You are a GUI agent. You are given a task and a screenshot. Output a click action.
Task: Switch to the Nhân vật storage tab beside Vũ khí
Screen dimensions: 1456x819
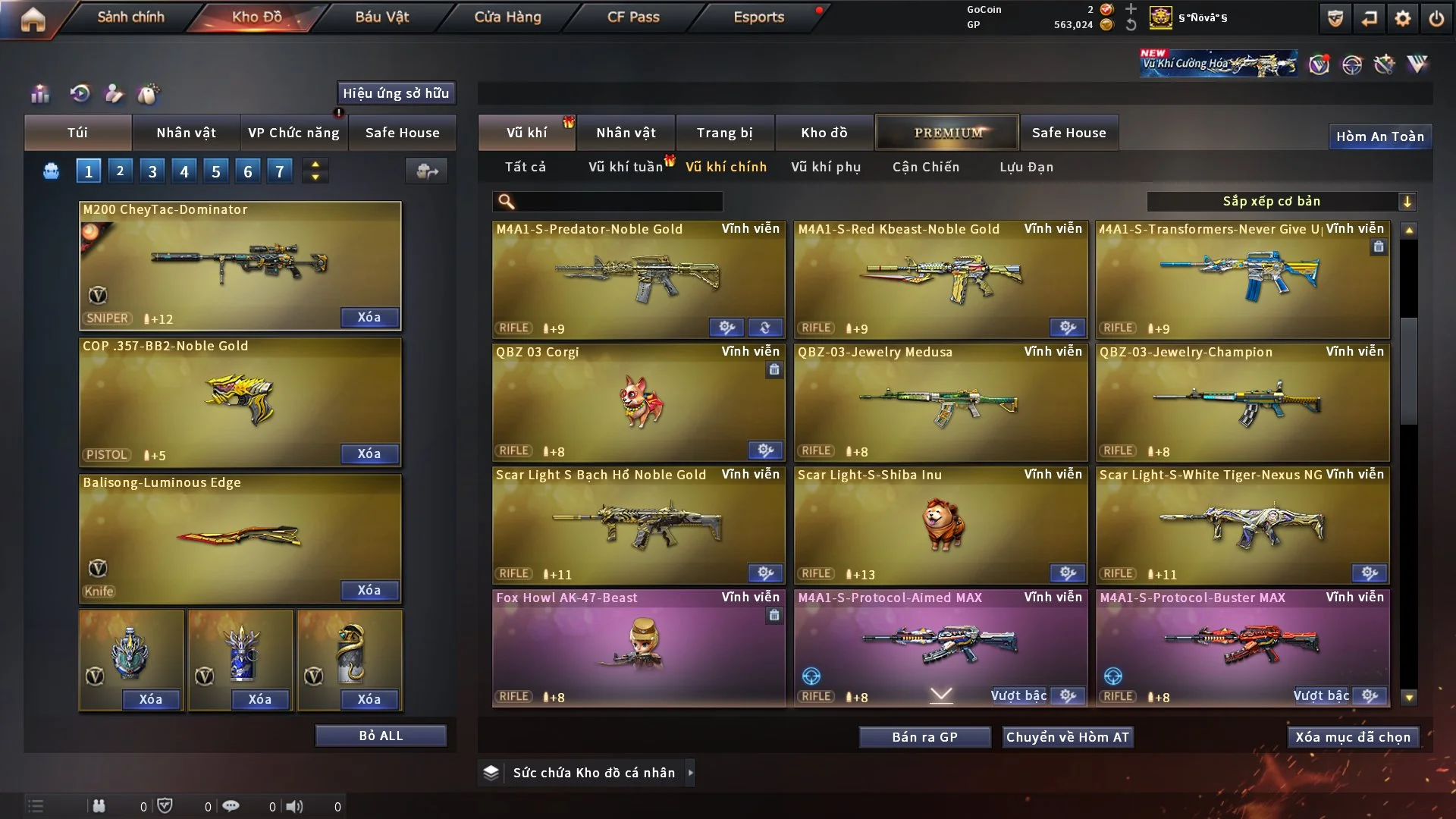pos(626,133)
